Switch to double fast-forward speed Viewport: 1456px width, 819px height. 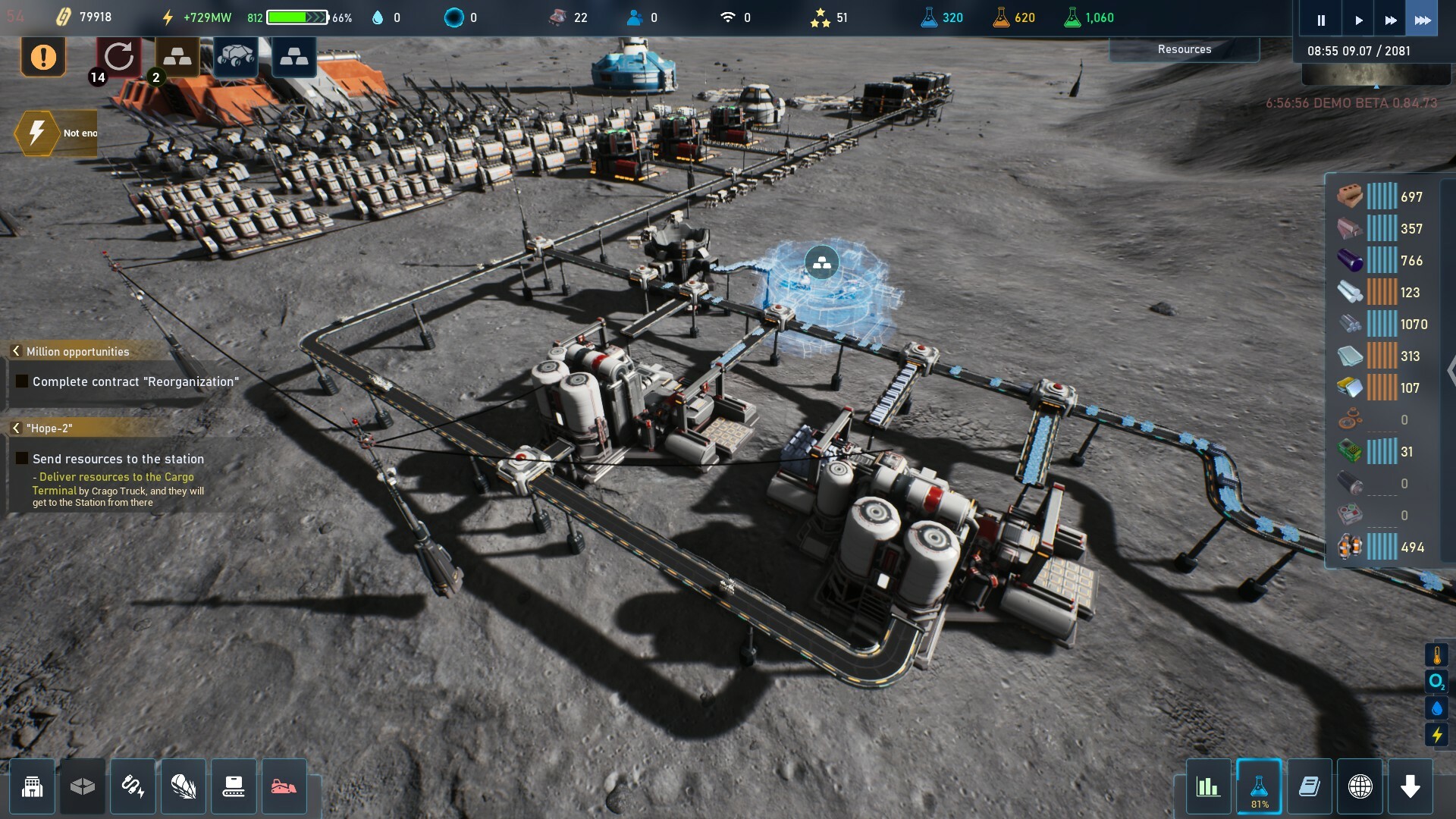pyautogui.click(x=1390, y=20)
